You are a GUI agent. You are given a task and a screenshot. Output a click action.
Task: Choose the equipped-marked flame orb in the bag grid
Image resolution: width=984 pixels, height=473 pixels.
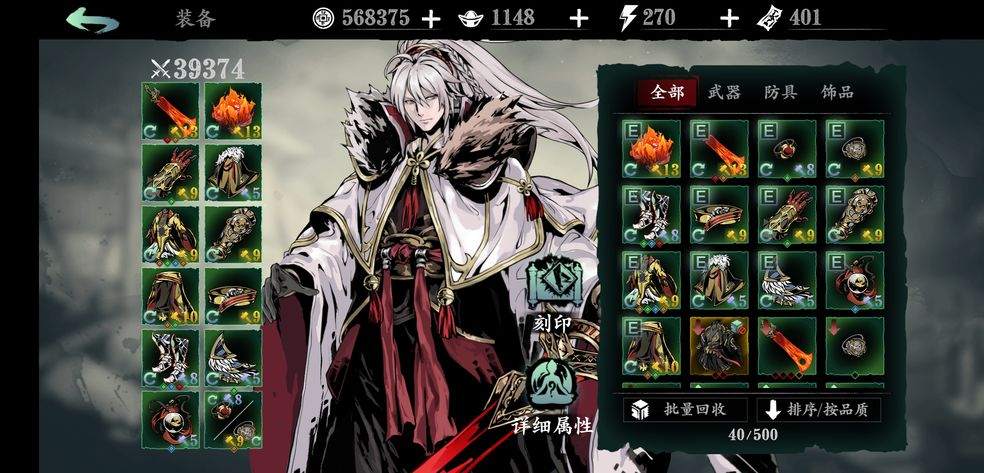(x=651, y=147)
